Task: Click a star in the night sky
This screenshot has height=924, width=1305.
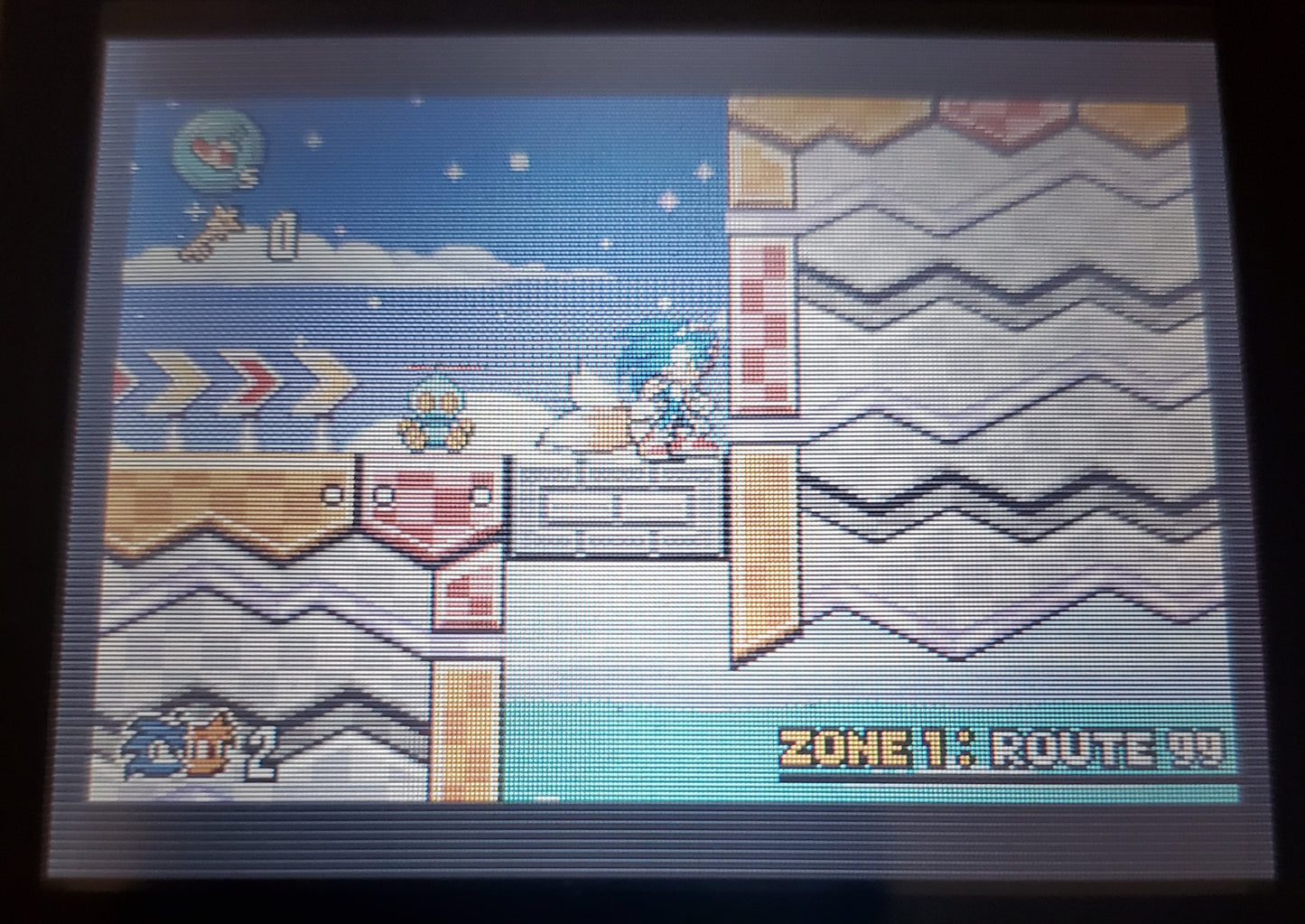Action: click(x=519, y=163)
